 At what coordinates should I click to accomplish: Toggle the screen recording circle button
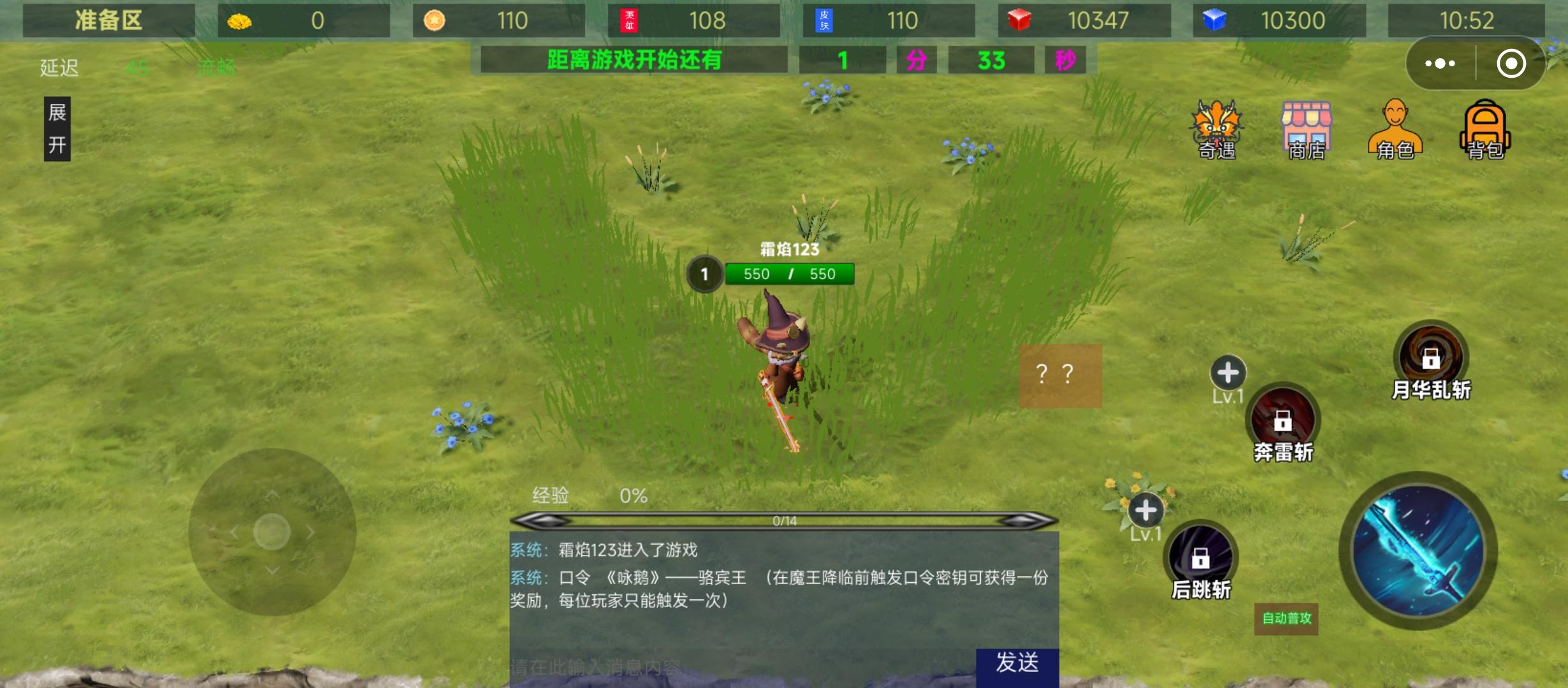(1511, 62)
